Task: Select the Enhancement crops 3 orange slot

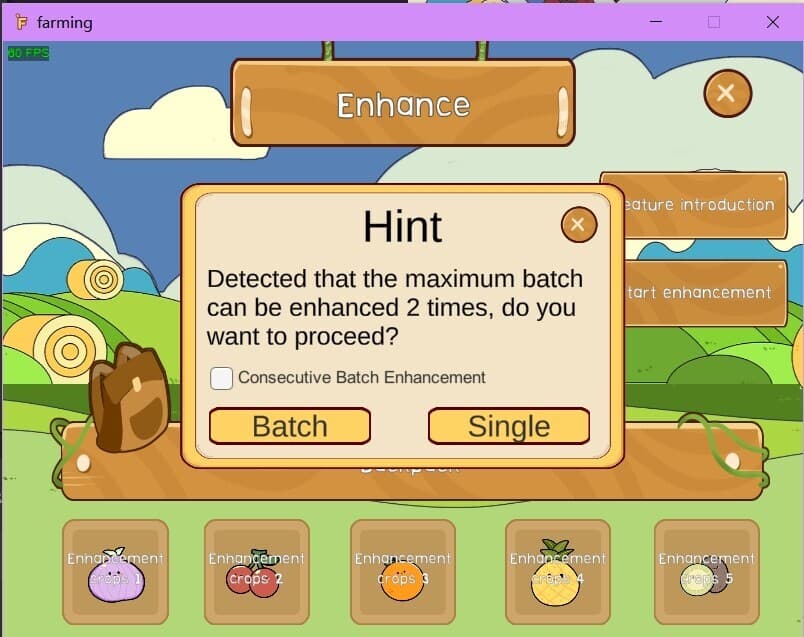Action: 403,572
